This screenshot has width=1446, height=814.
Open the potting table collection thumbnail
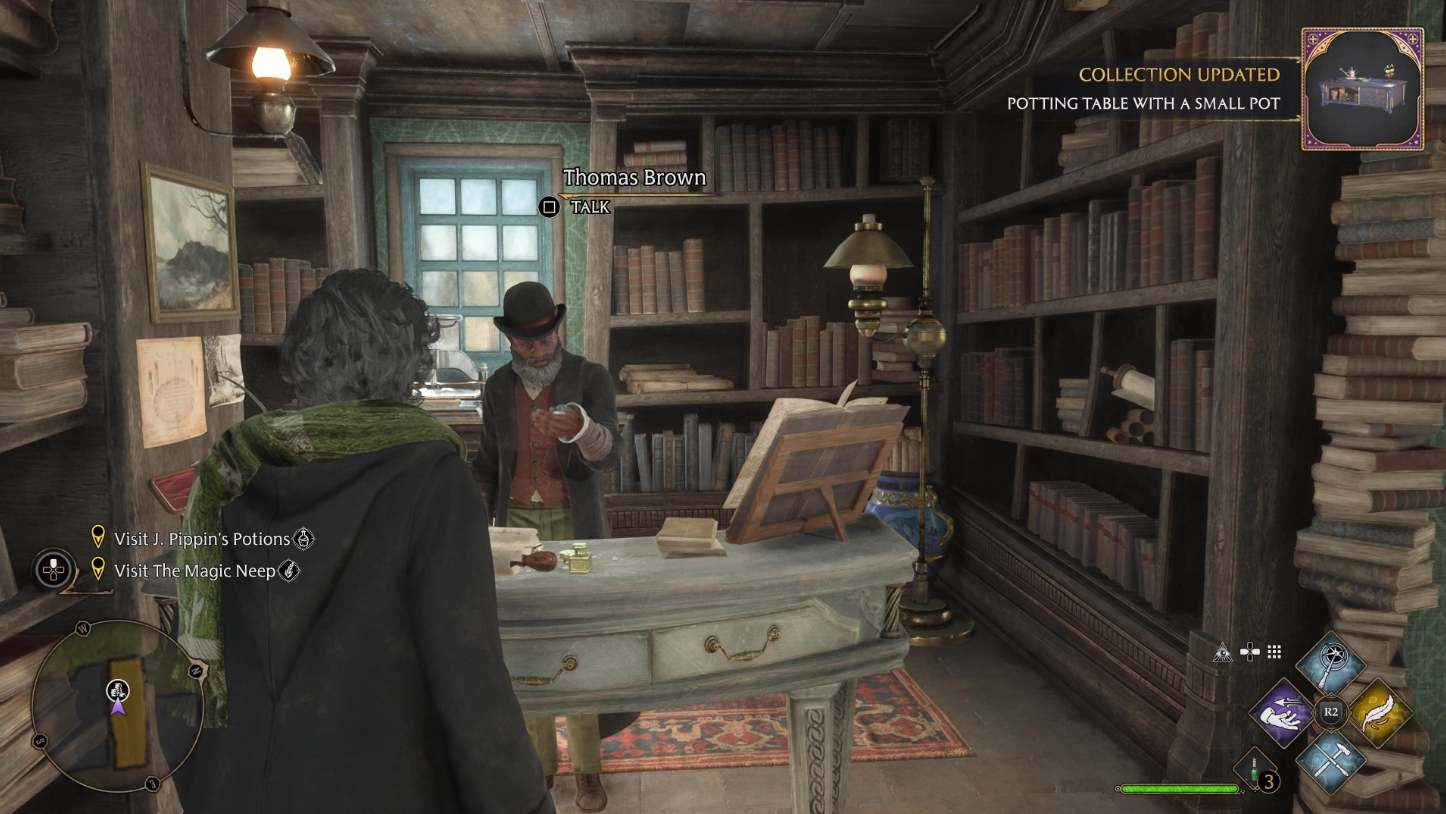[1362, 89]
